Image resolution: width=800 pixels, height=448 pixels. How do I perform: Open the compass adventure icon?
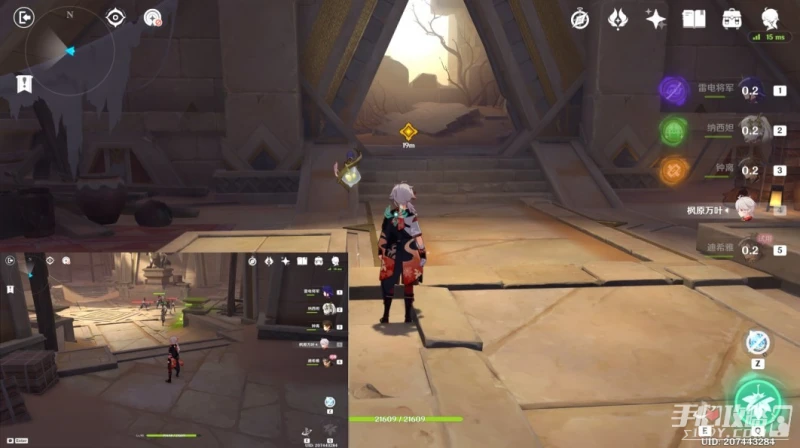(580, 18)
